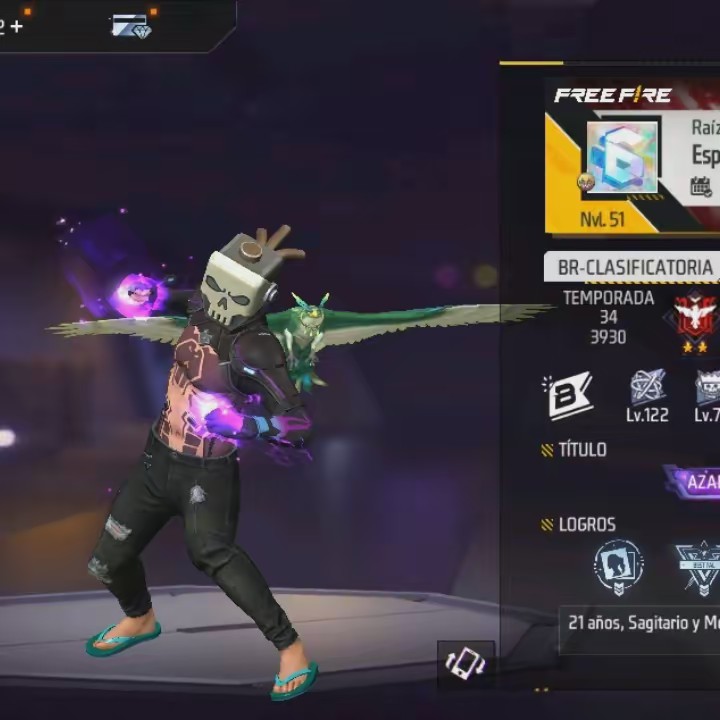Open the diamond card top-up icon
Image resolution: width=720 pixels, height=720 pixels.
coord(131,26)
